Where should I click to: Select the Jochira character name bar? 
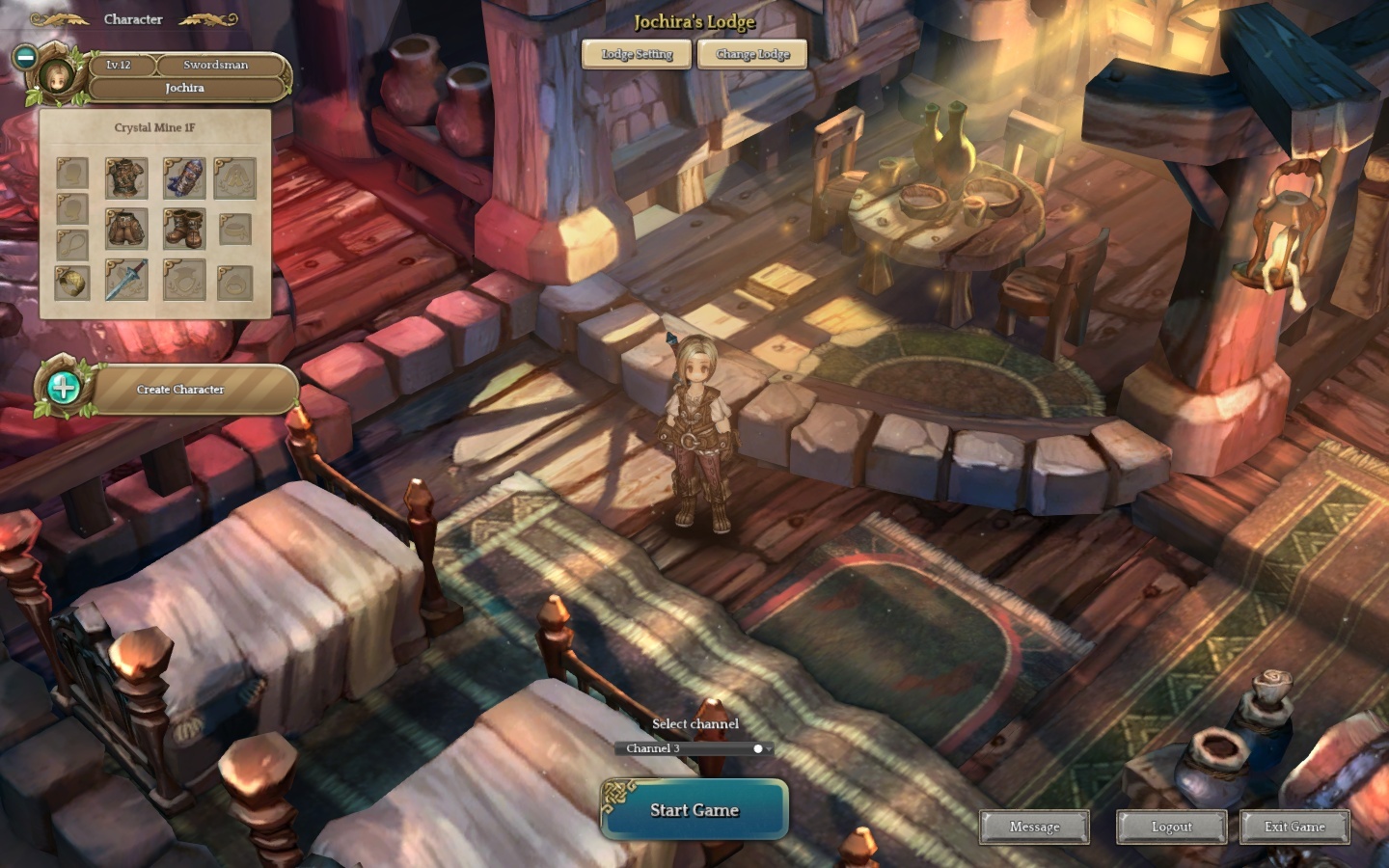[x=185, y=88]
